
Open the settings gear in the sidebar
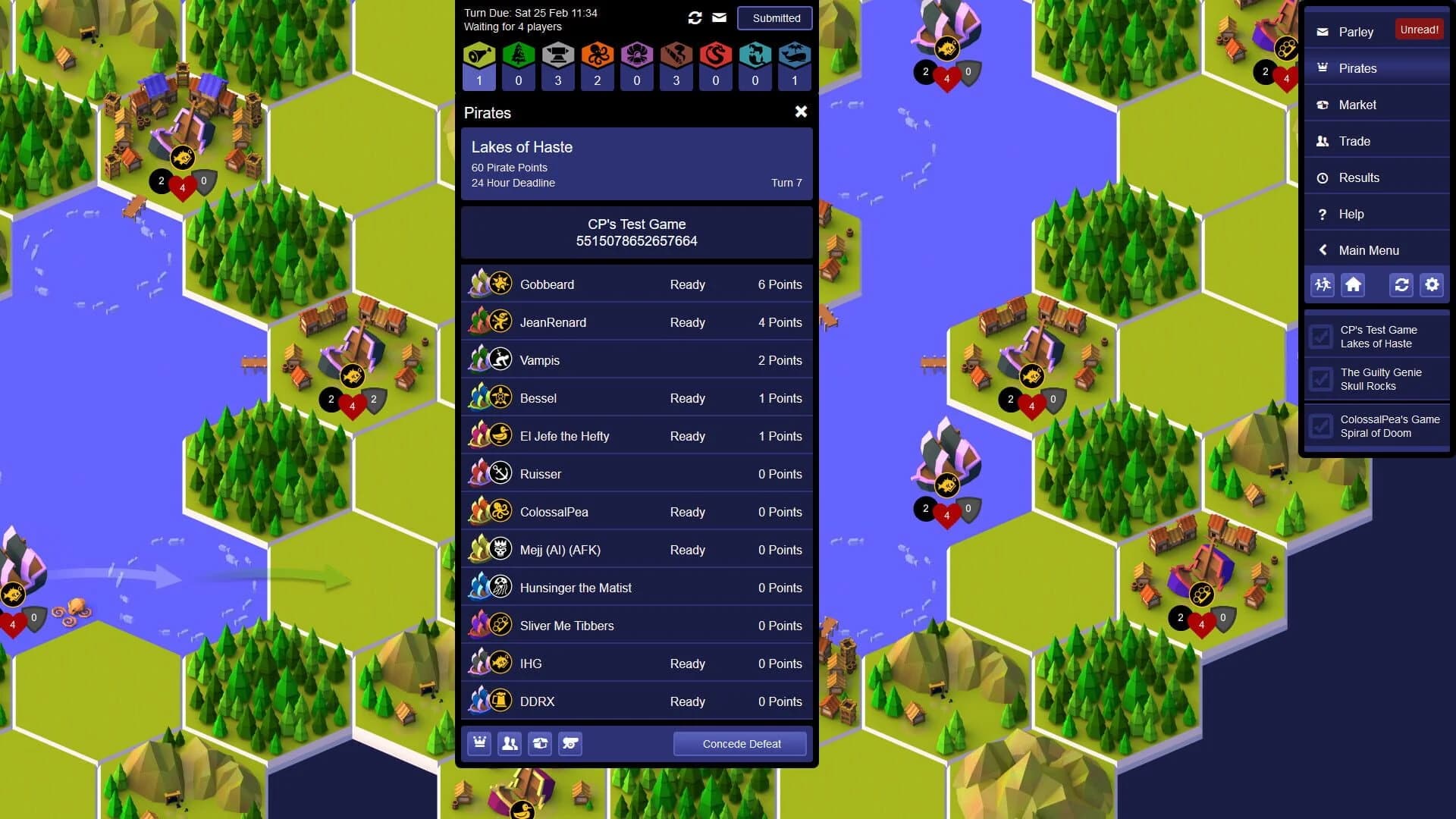tap(1432, 285)
